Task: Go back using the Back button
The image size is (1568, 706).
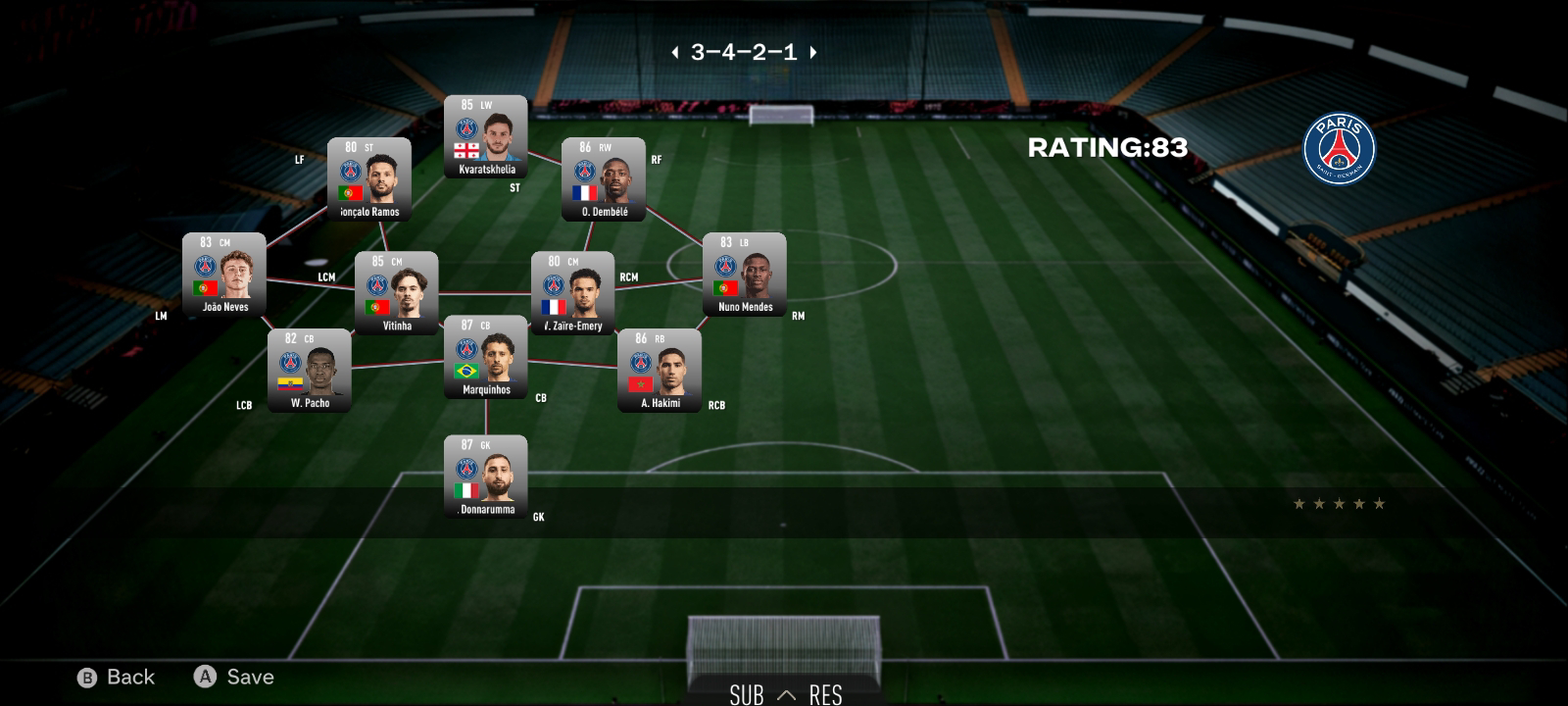Action: click(x=117, y=678)
